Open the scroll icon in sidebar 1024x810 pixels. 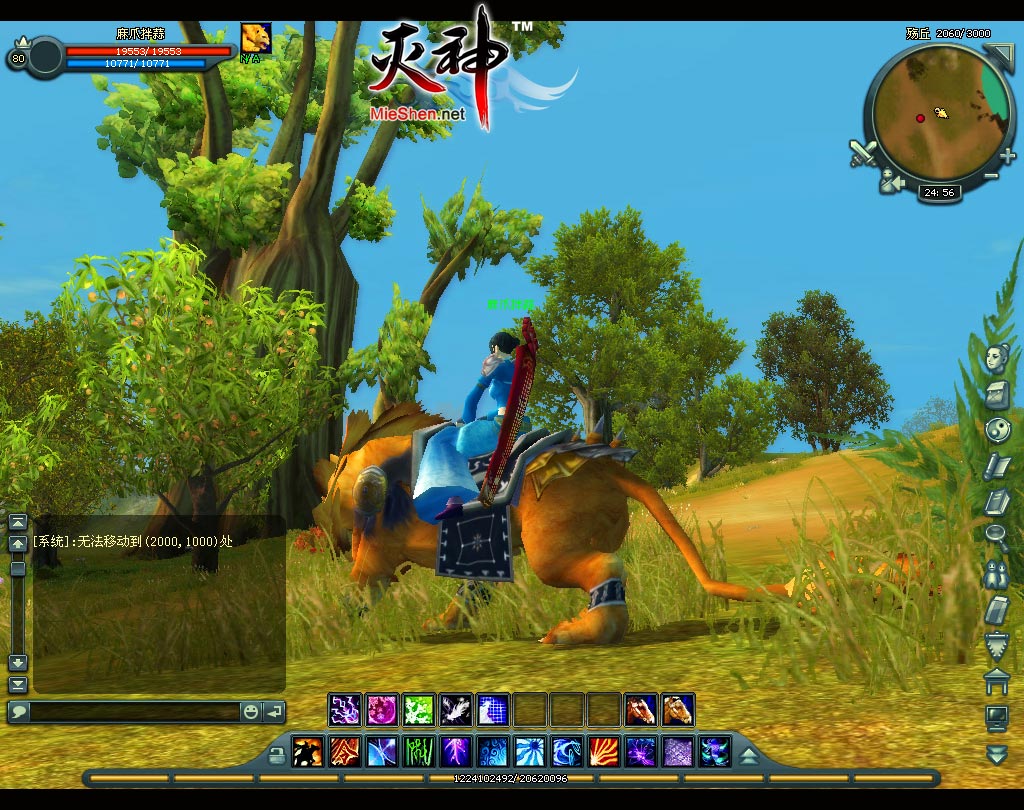(996, 465)
